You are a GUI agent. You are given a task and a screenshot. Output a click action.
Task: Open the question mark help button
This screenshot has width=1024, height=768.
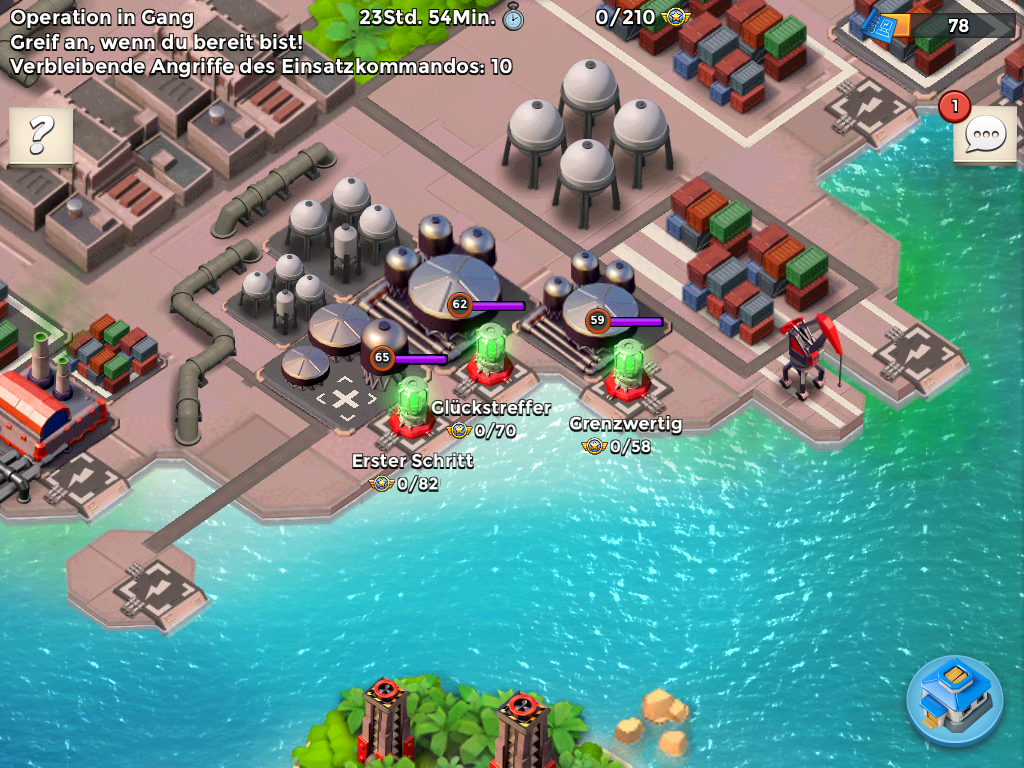41,134
